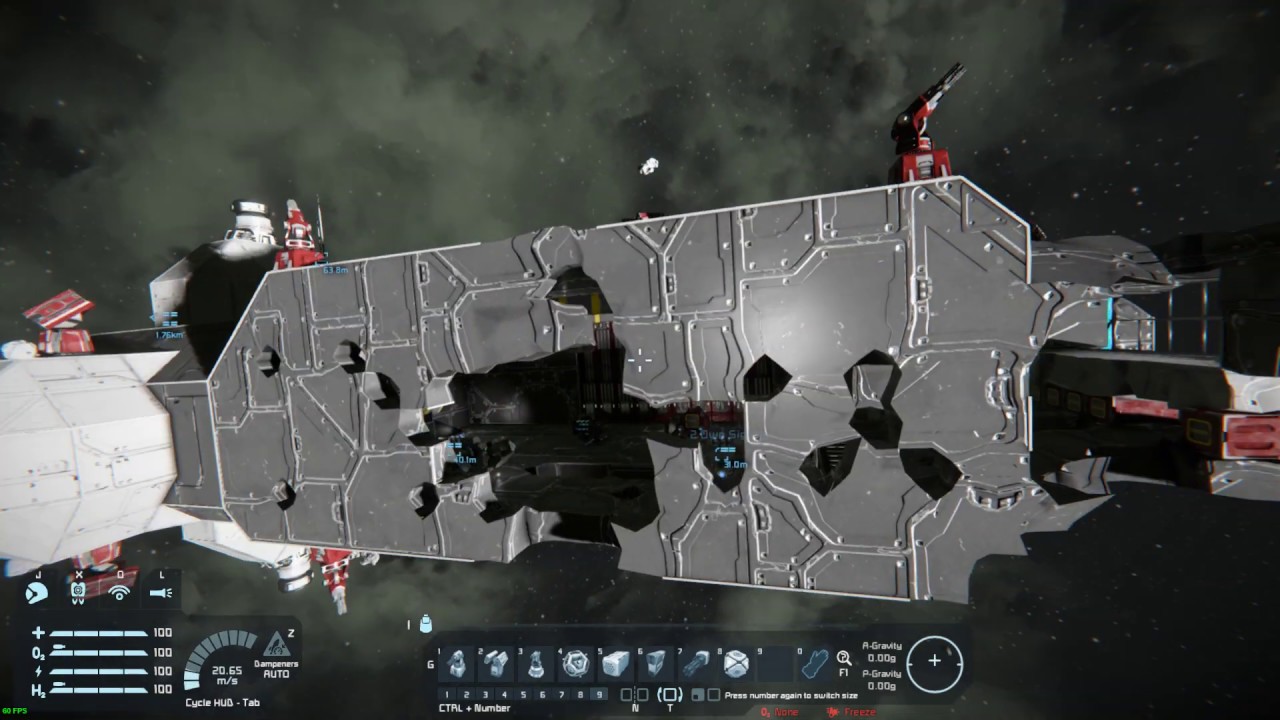Viewport: 1280px width, 720px height.
Task: Toggle the broadcasting signal icon
Action: pyautogui.click(x=119, y=593)
